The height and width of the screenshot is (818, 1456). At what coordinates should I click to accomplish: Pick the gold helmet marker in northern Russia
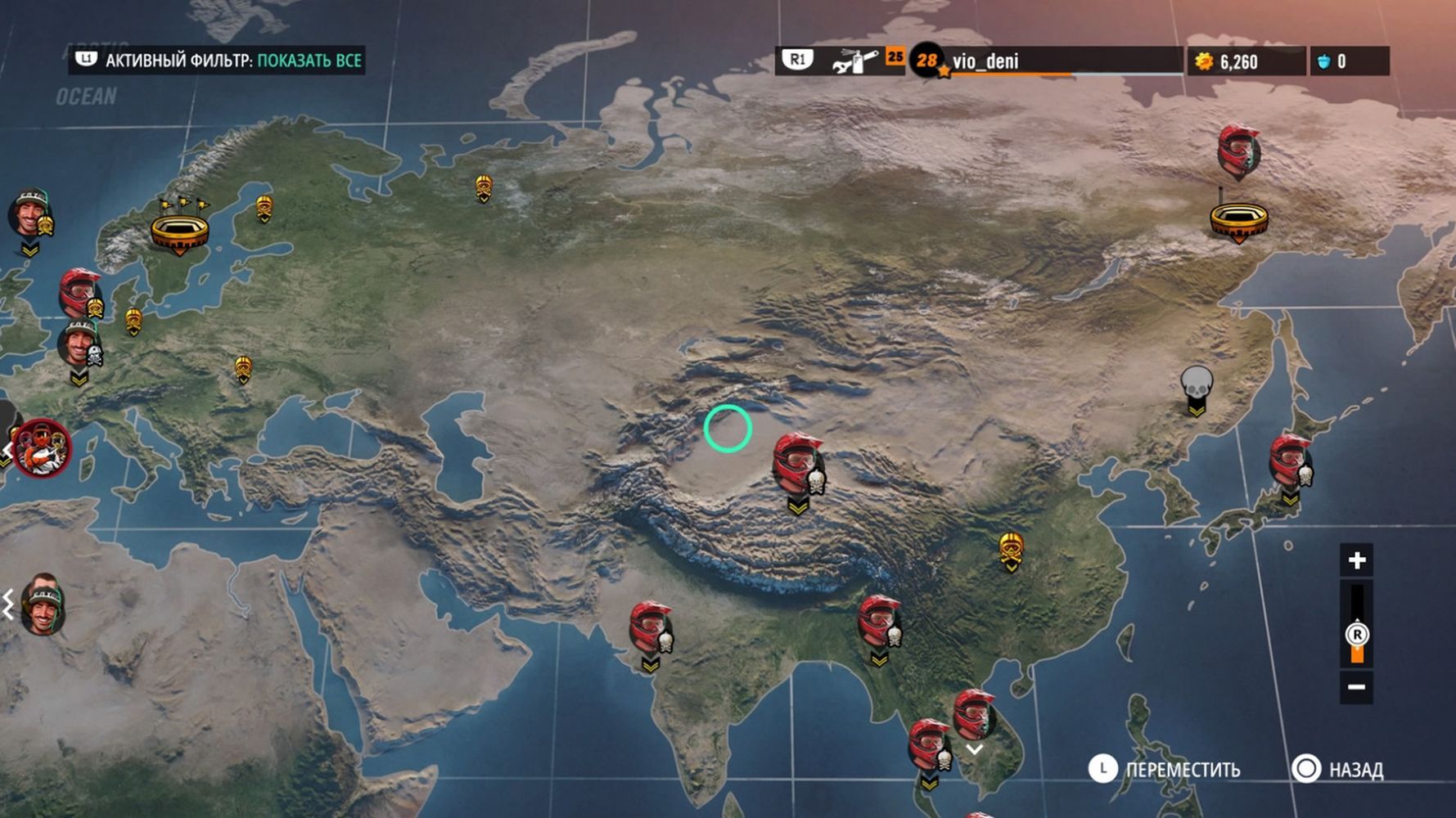click(484, 187)
